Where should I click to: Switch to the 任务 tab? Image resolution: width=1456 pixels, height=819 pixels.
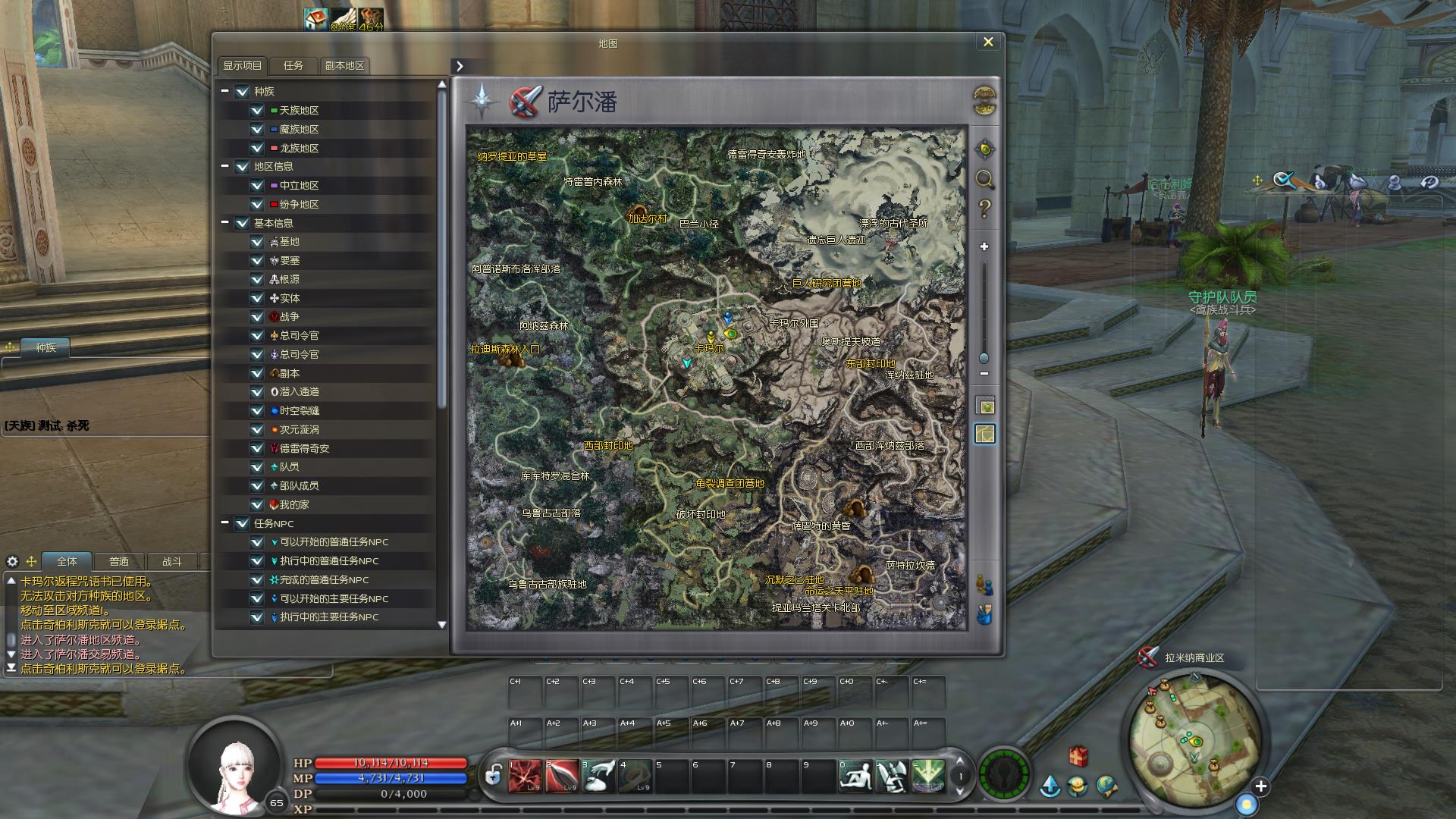(293, 66)
